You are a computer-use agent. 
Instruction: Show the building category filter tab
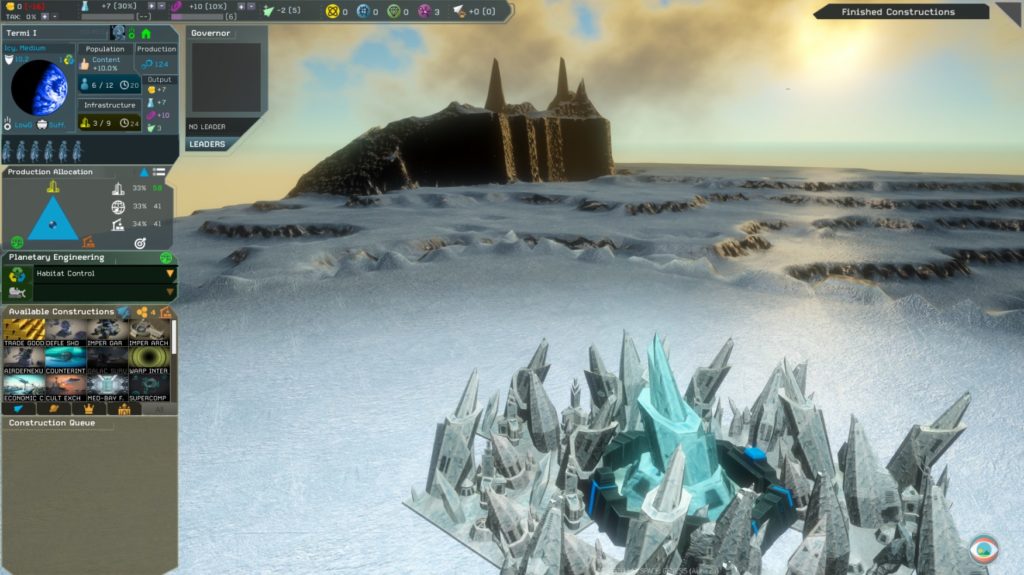[124, 409]
